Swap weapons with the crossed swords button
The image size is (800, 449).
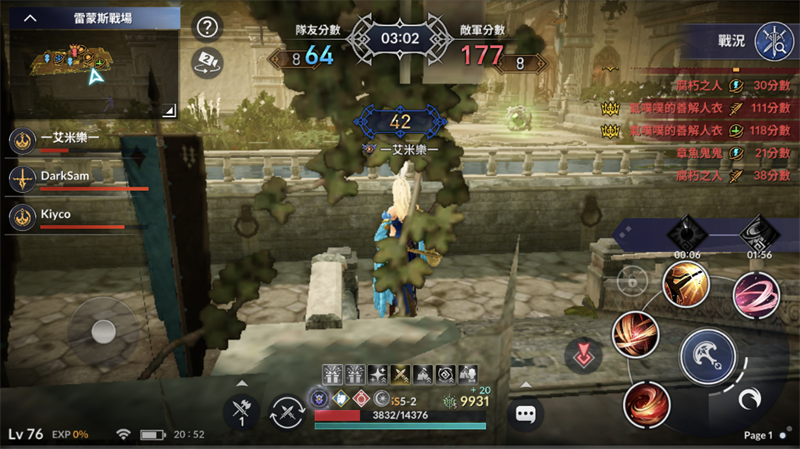(289, 412)
